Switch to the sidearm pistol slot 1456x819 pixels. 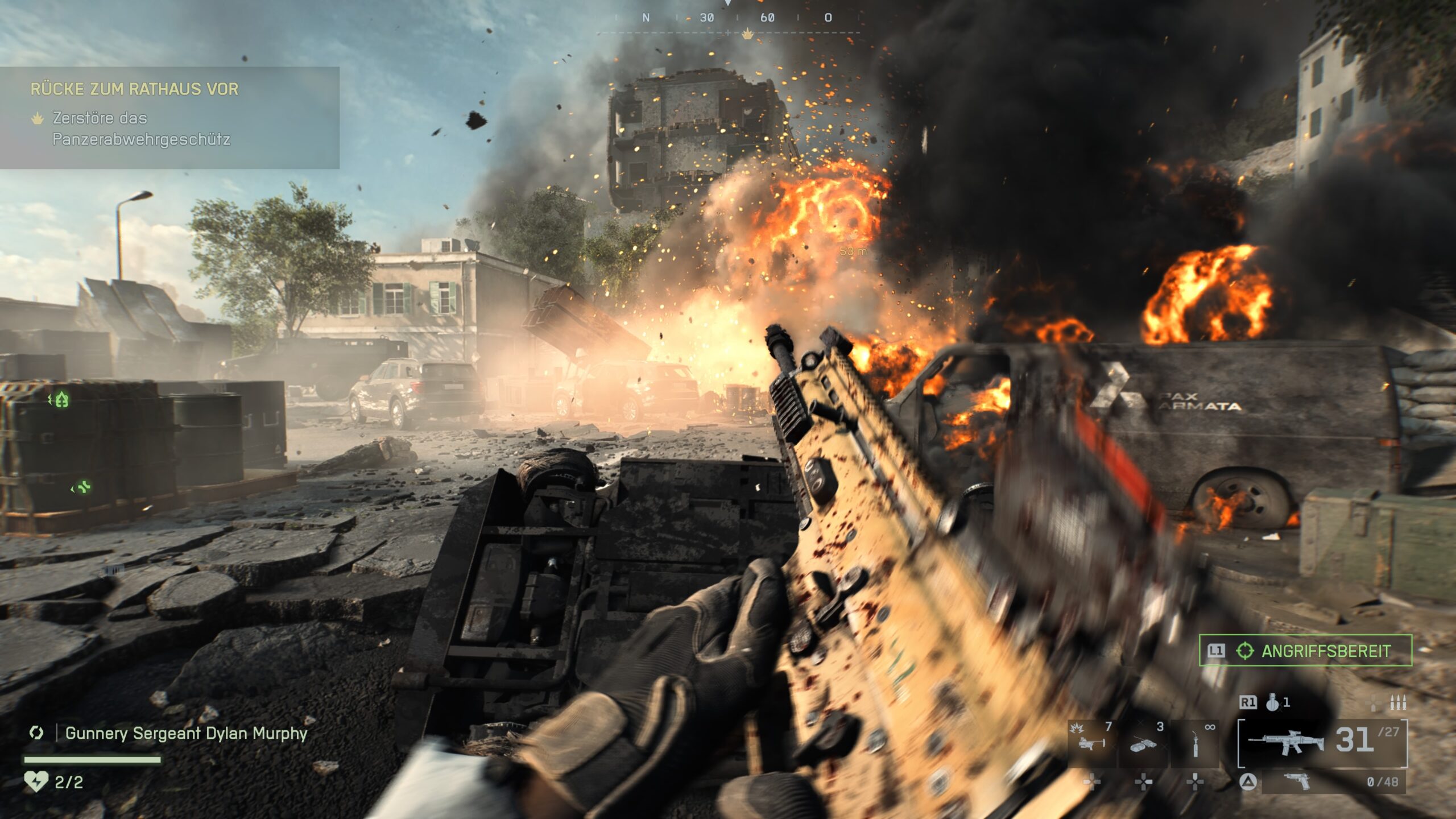pyautogui.click(x=1297, y=782)
